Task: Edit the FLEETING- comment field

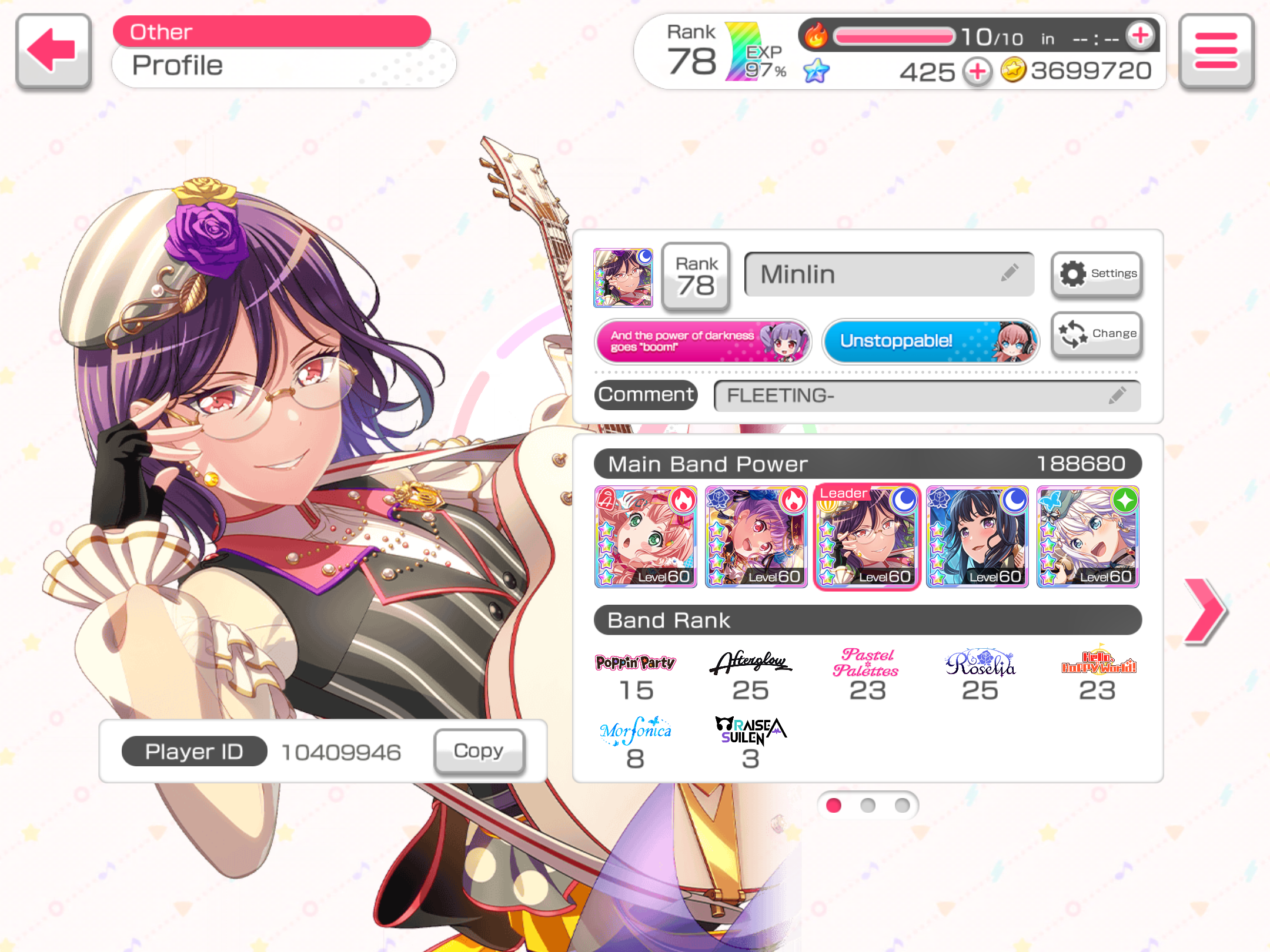Action: click(x=927, y=395)
